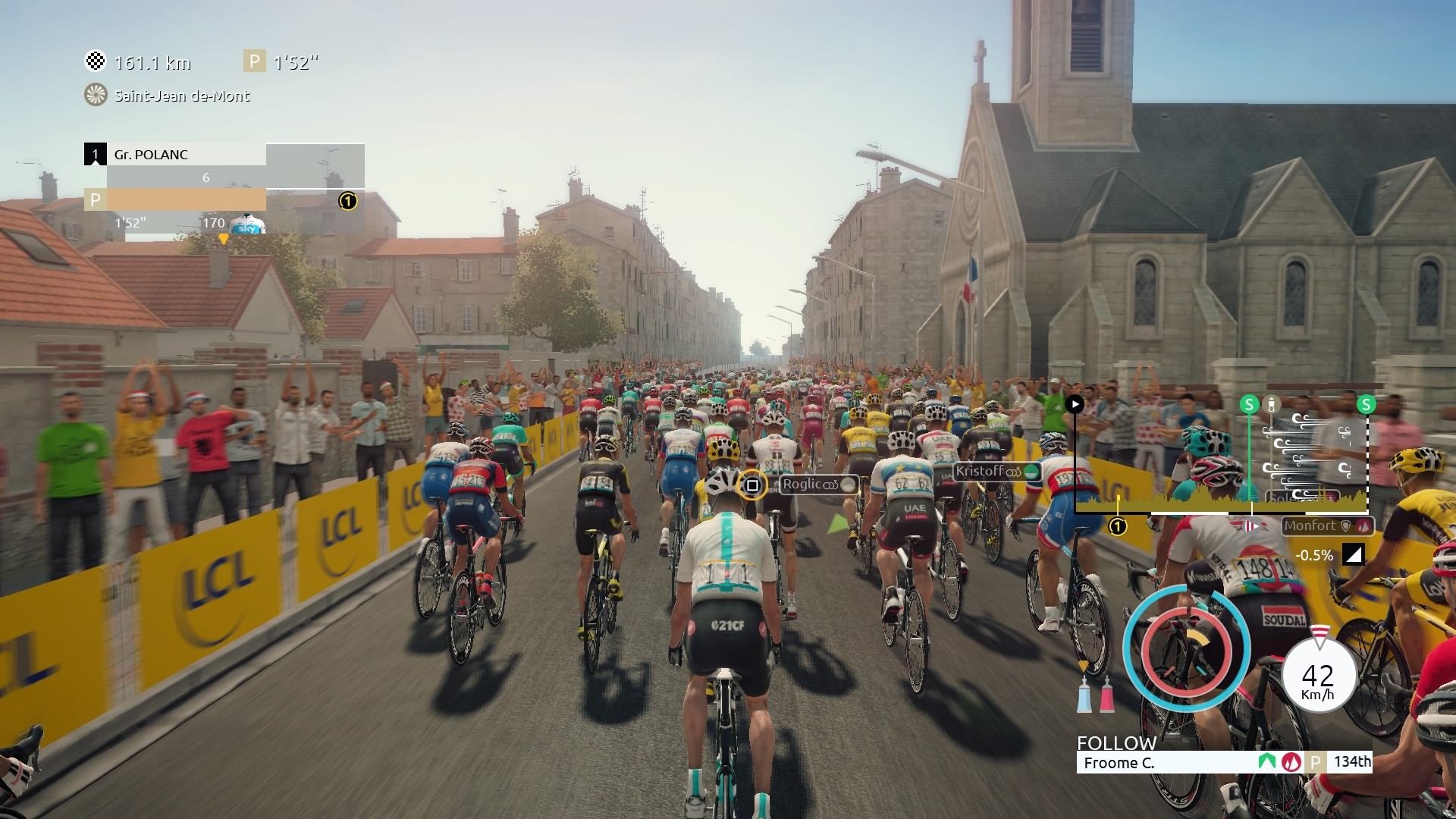Select the orange peloton group bar
1456x819 pixels.
pyautogui.click(x=175, y=200)
